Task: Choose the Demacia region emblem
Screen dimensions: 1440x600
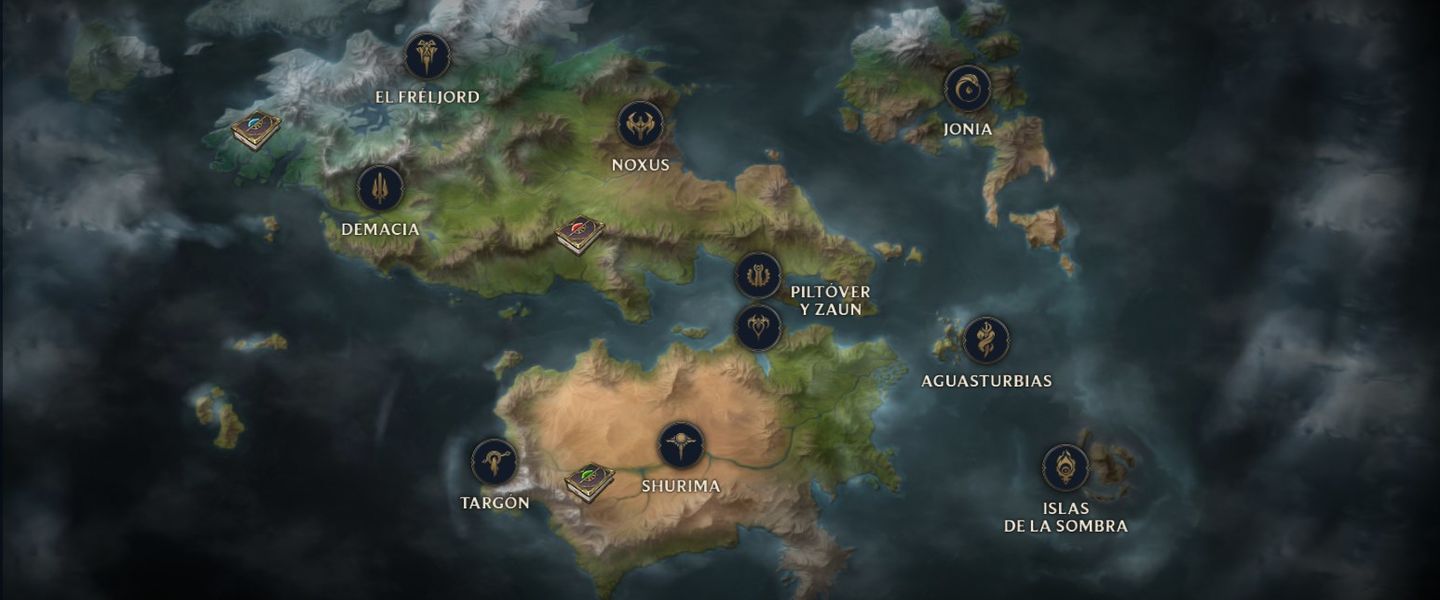Action: [x=380, y=188]
